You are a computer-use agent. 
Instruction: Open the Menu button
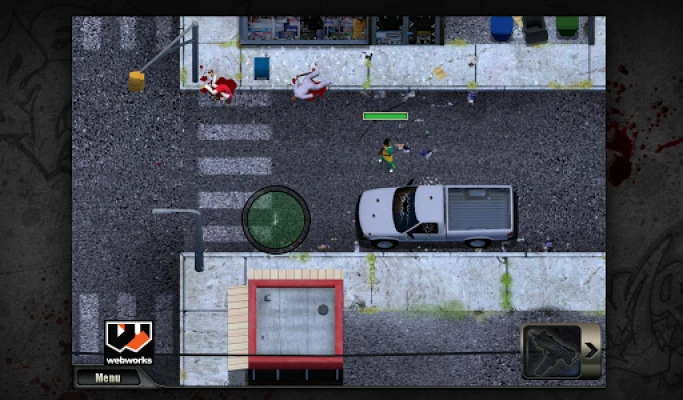click(109, 378)
